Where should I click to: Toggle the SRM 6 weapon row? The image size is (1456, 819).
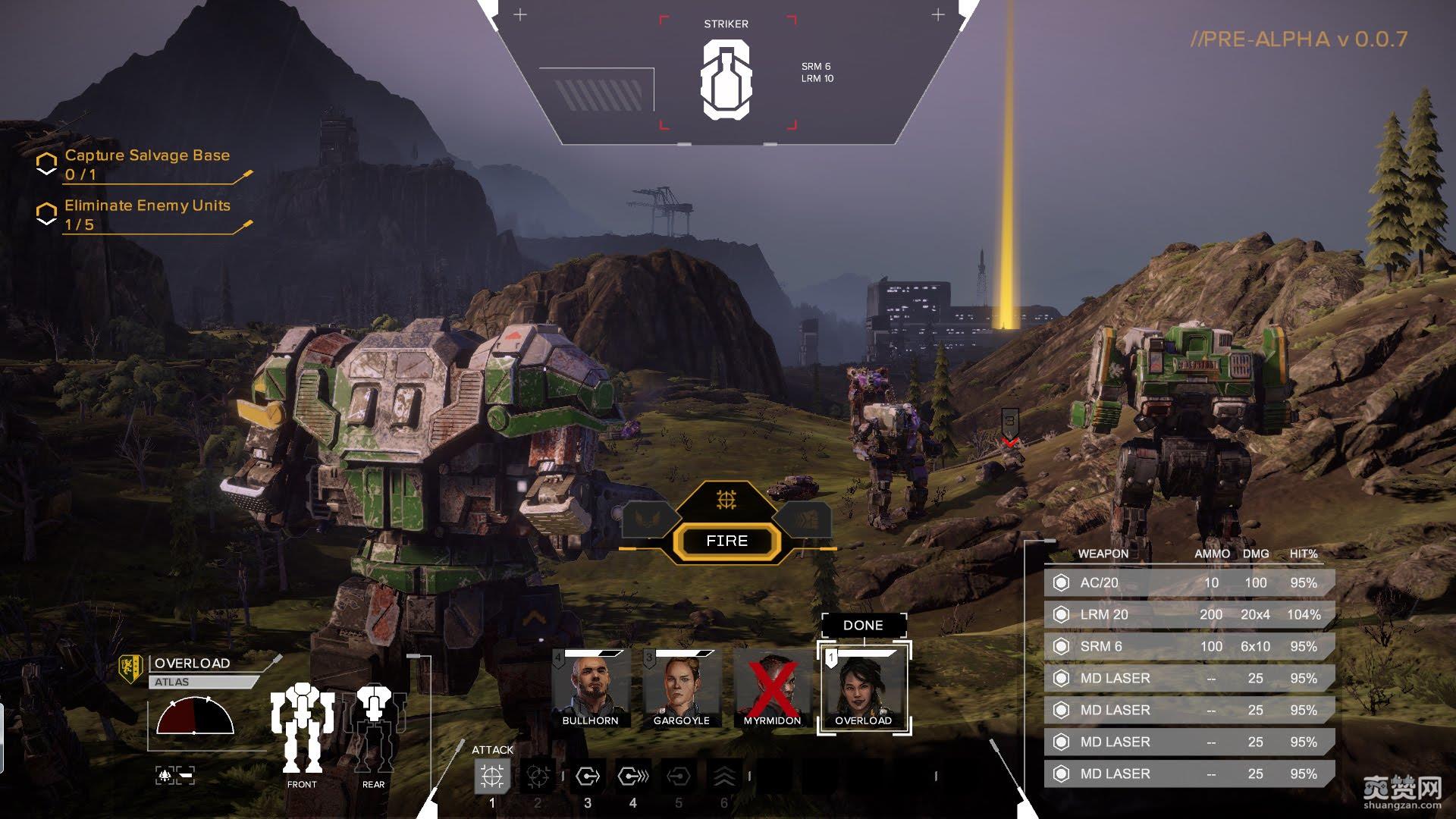tap(1188, 646)
